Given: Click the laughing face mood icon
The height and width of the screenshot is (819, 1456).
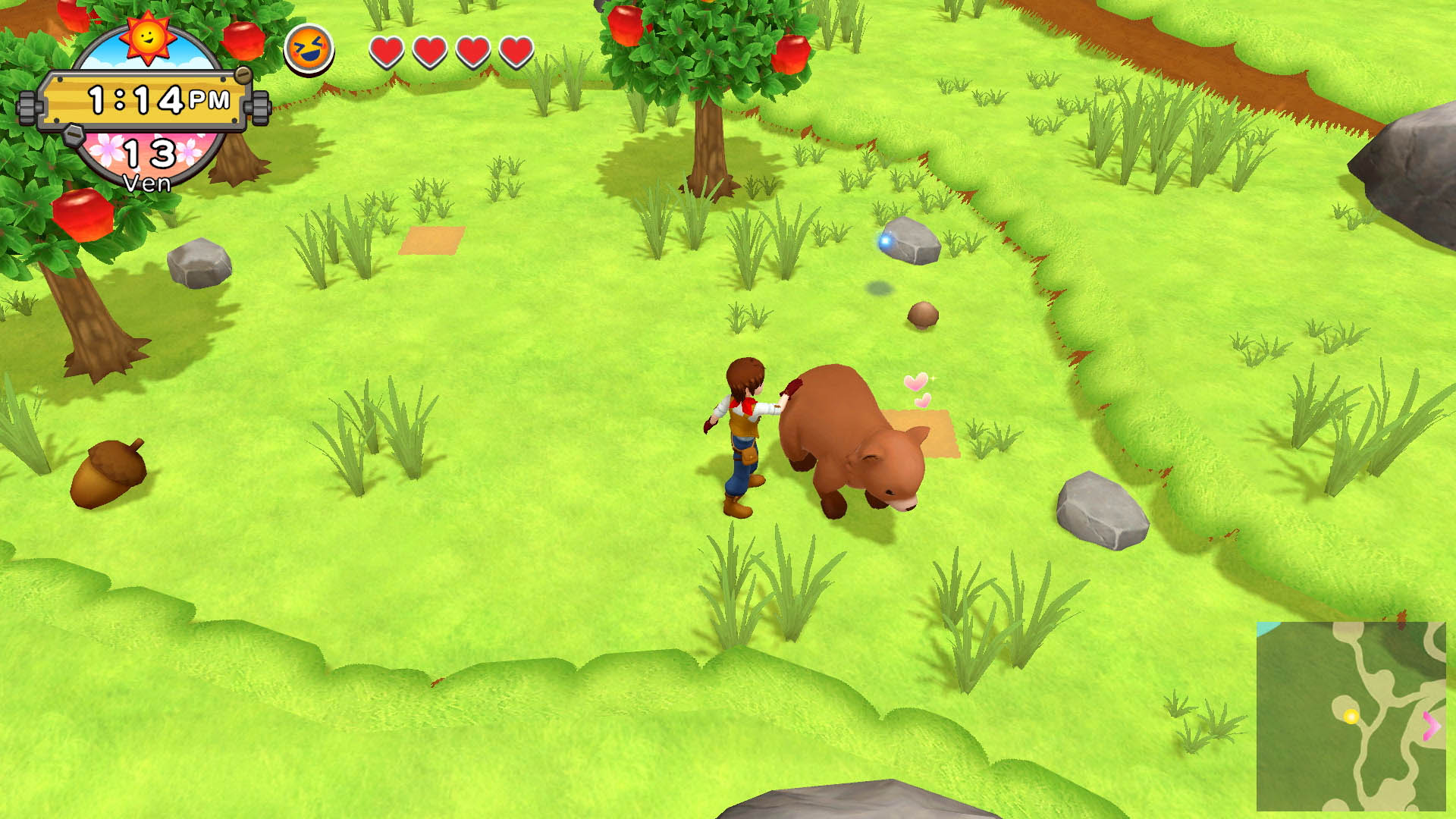Looking at the screenshot, I should (309, 49).
